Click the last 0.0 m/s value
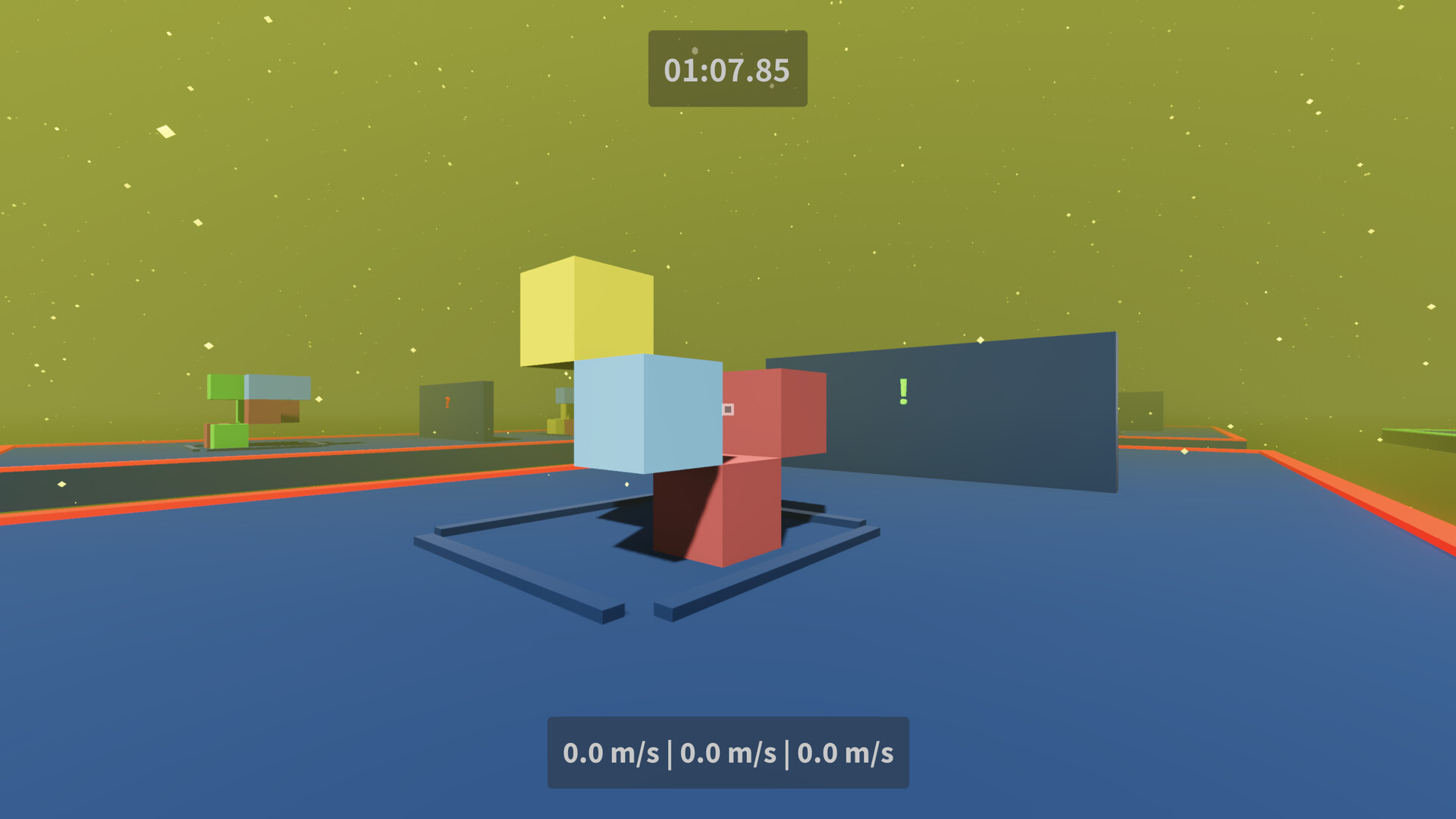Image resolution: width=1456 pixels, height=819 pixels. point(846,753)
